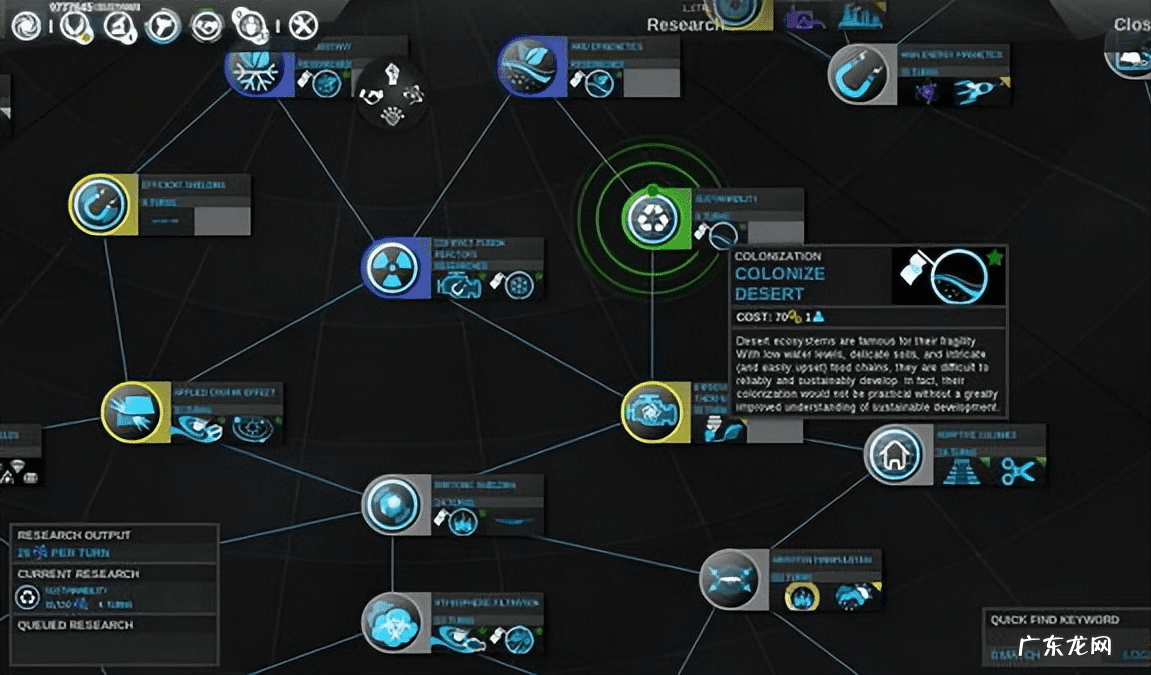Select the leaf and soil technology node
Viewport: 1151px width, 675px height.
coord(527,66)
